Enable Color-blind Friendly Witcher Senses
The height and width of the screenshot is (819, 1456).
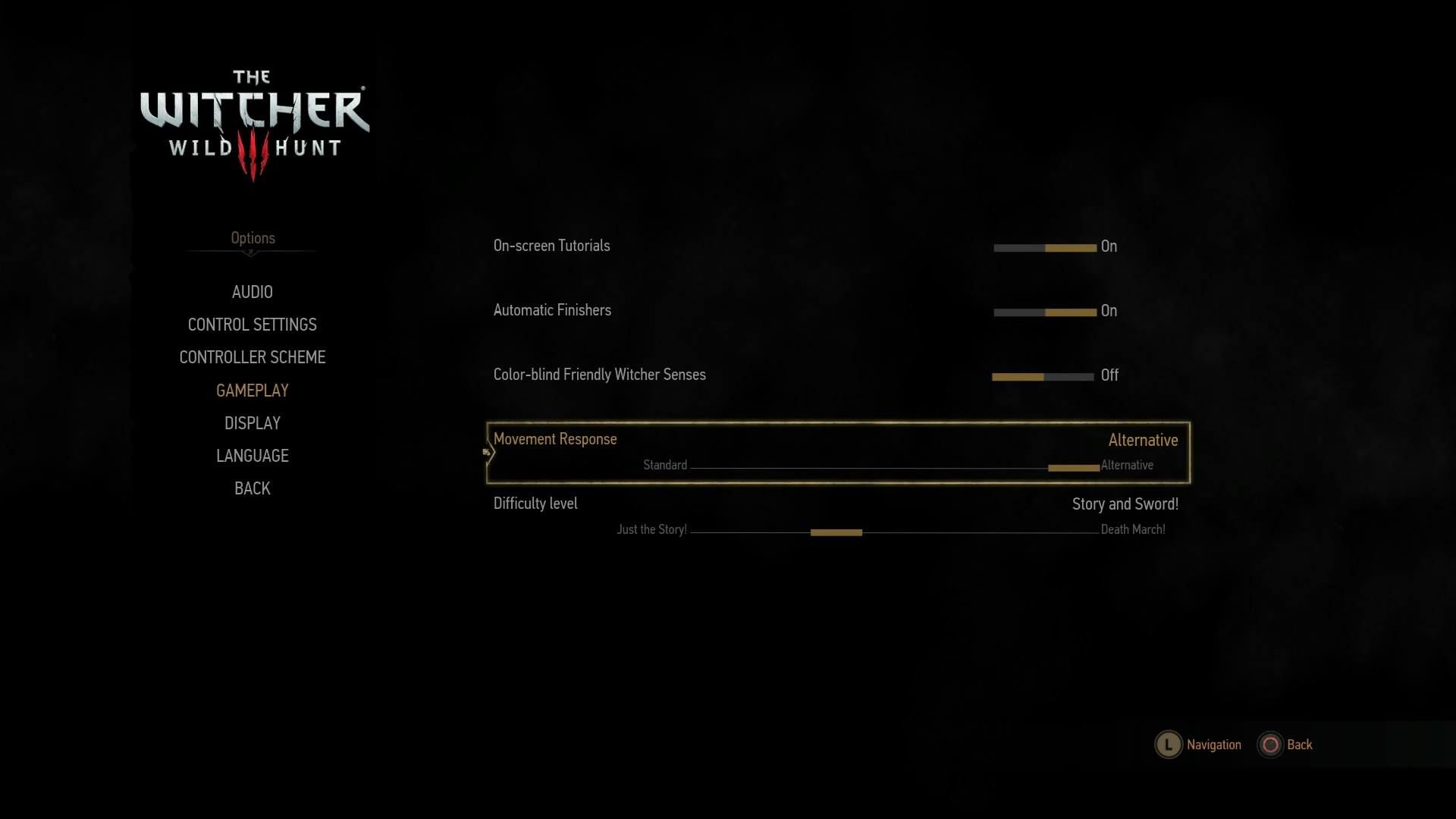click(x=1069, y=375)
